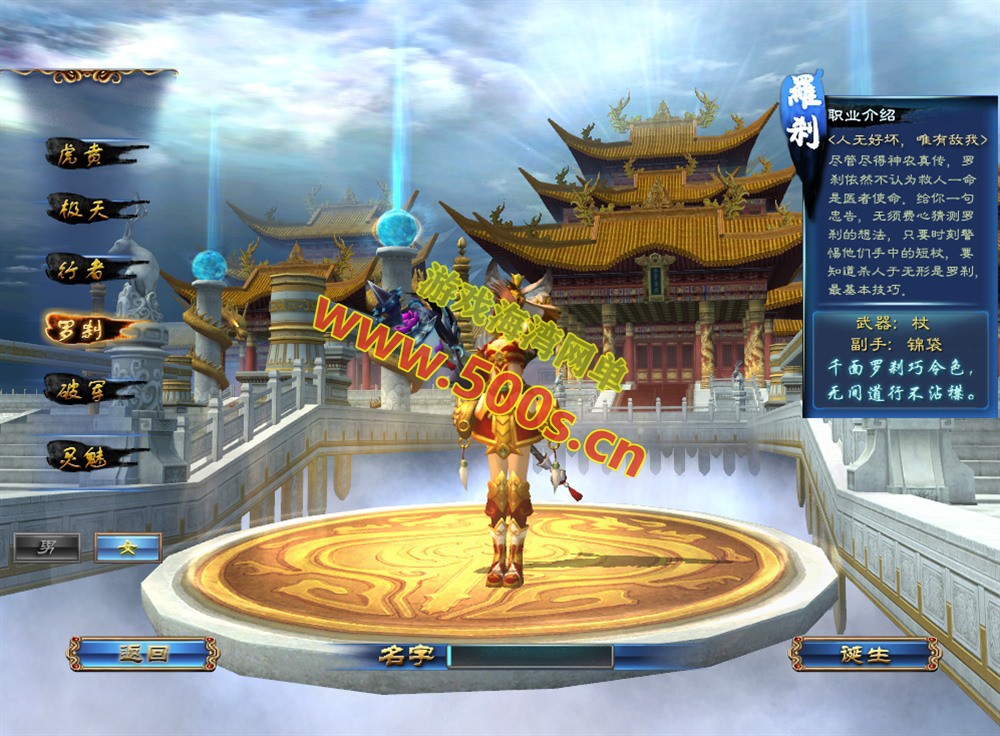The width and height of the screenshot is (1000, 736).
Task: Create character with 诞生 button
Action: [x=864, y=654]
